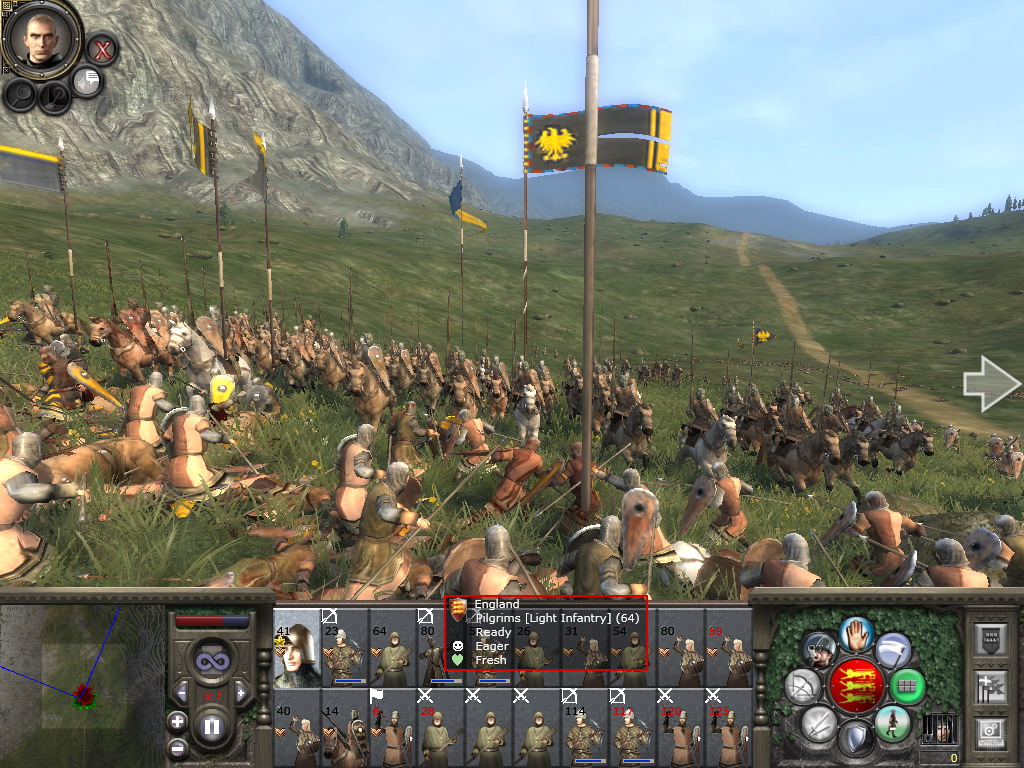Toggle run with the walking man icon
Viewport: 1024px width, 768px height.
(x=892, y=723)
